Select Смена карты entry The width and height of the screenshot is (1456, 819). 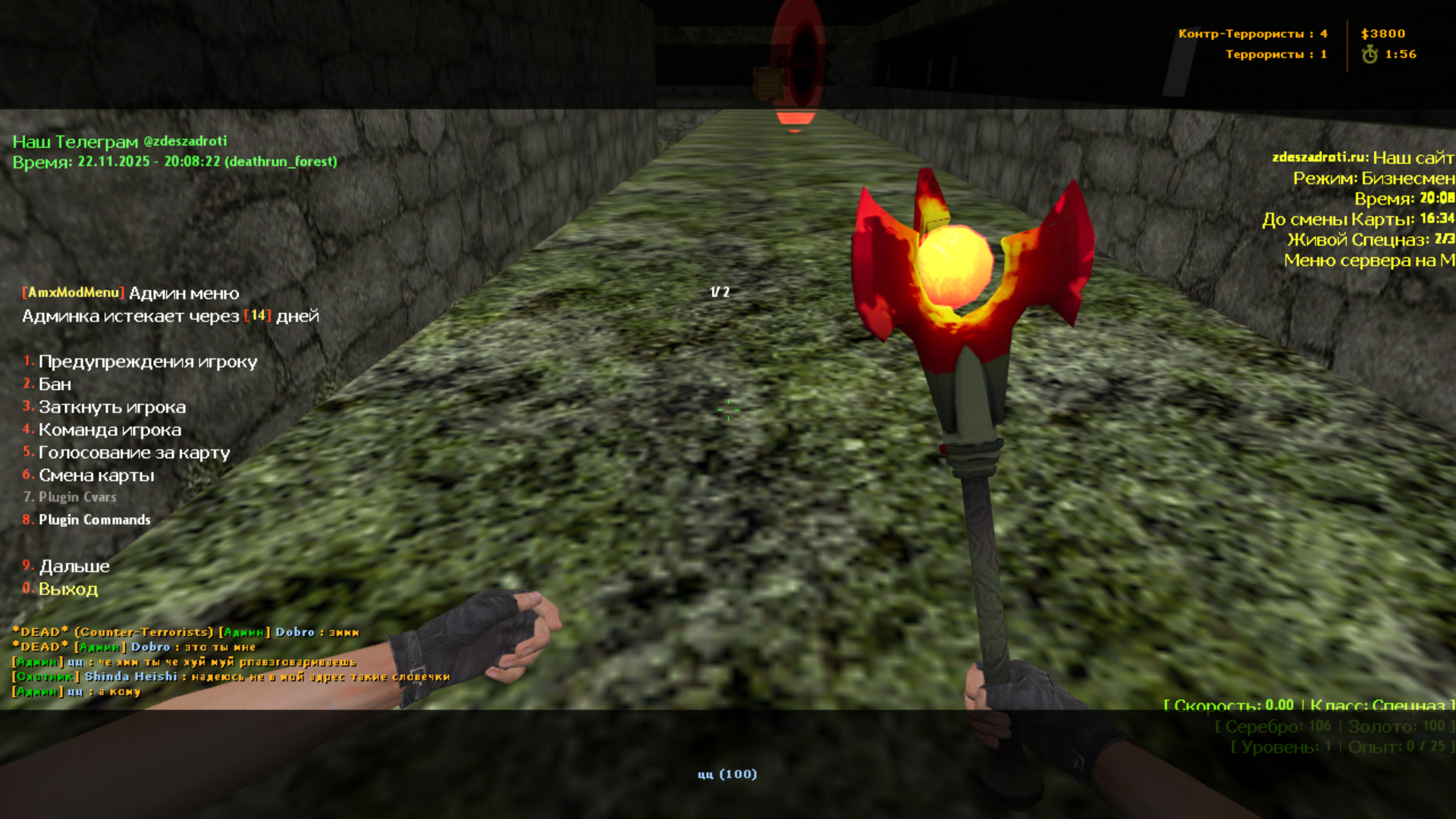tap(96, 475)
